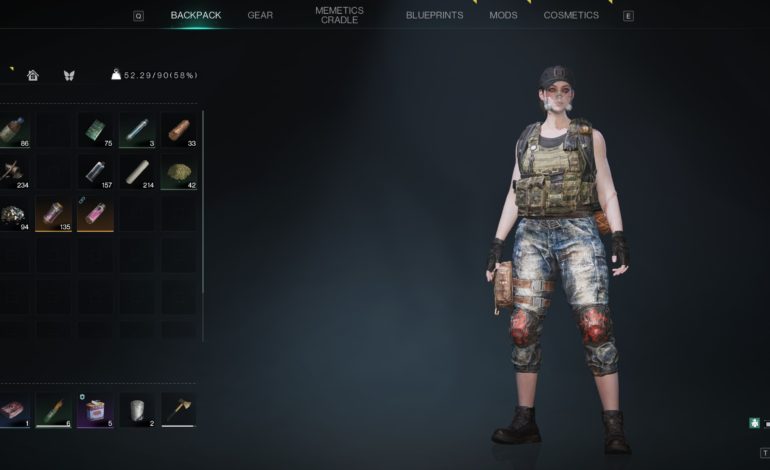Select the white cylinder stack of 214
The height and width of the screenshot is (470, 770).
(x=136, y=172)
